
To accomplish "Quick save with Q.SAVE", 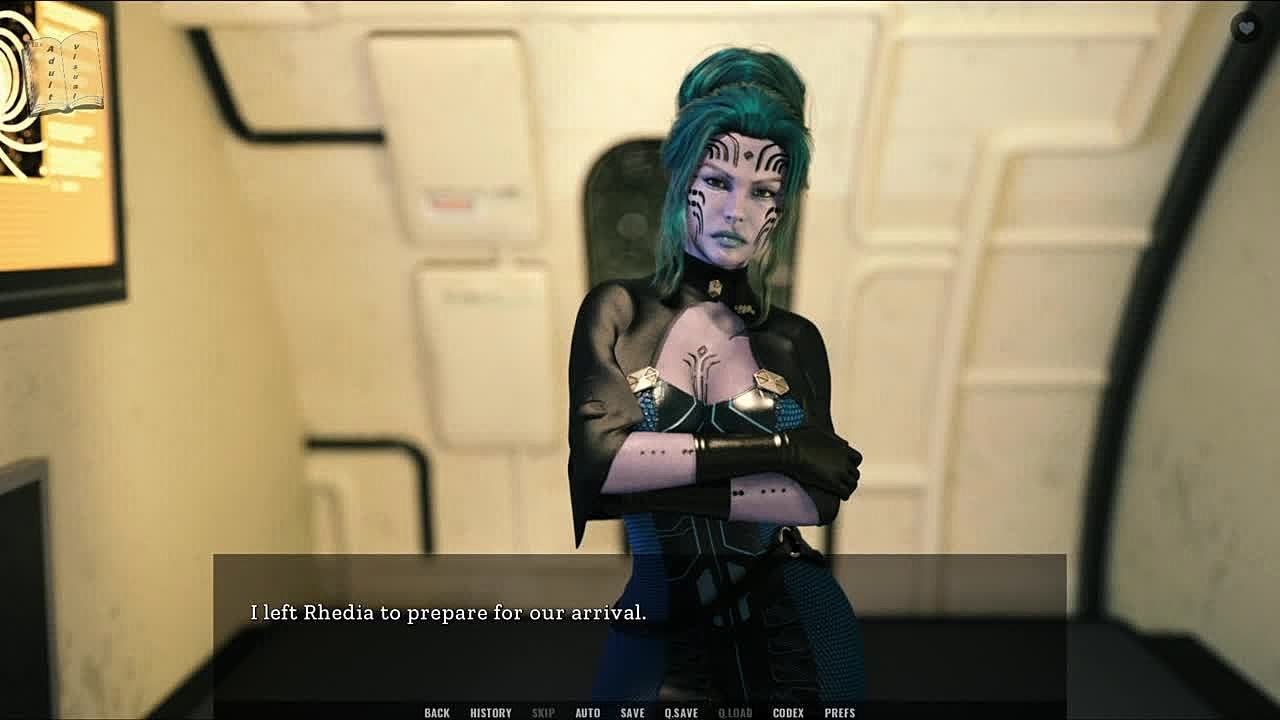I will [x=681, y=712].
